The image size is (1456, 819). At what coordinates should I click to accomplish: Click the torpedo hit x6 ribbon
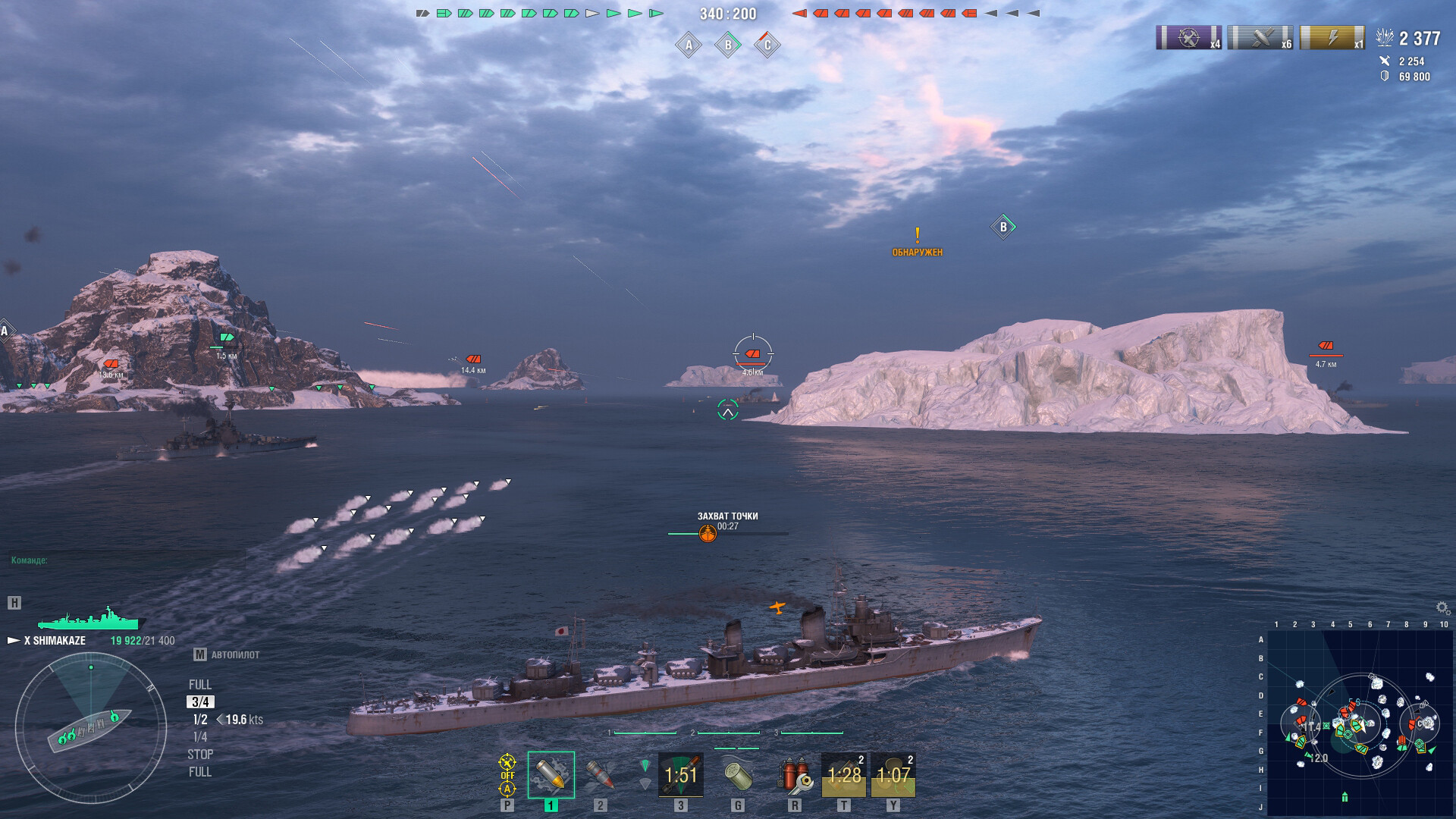coord(1259,38)
